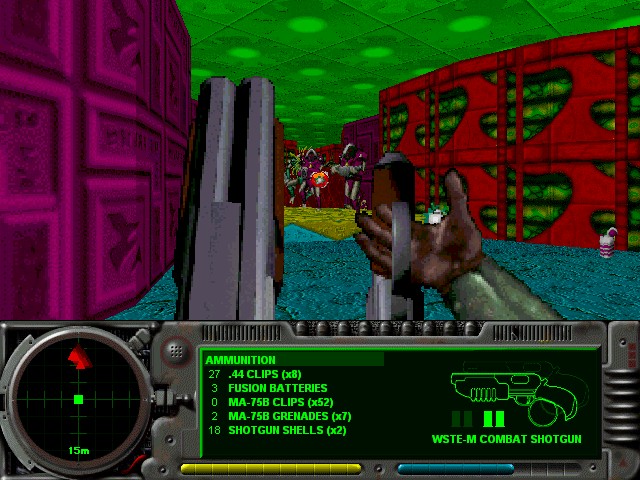Click the WSTE-M Combat Shotgun weapon icon
This screenshot has height=480, width=640.
coord(505,392)
